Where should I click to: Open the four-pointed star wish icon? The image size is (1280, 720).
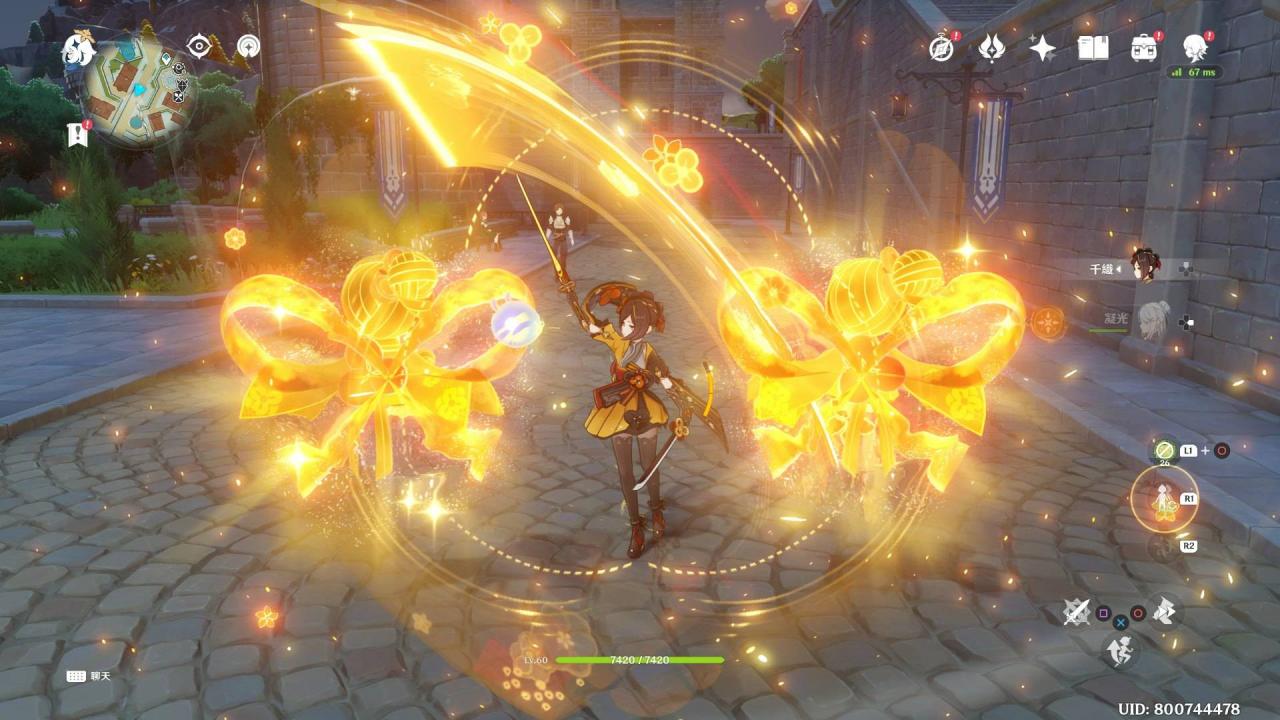[1042, 47]
